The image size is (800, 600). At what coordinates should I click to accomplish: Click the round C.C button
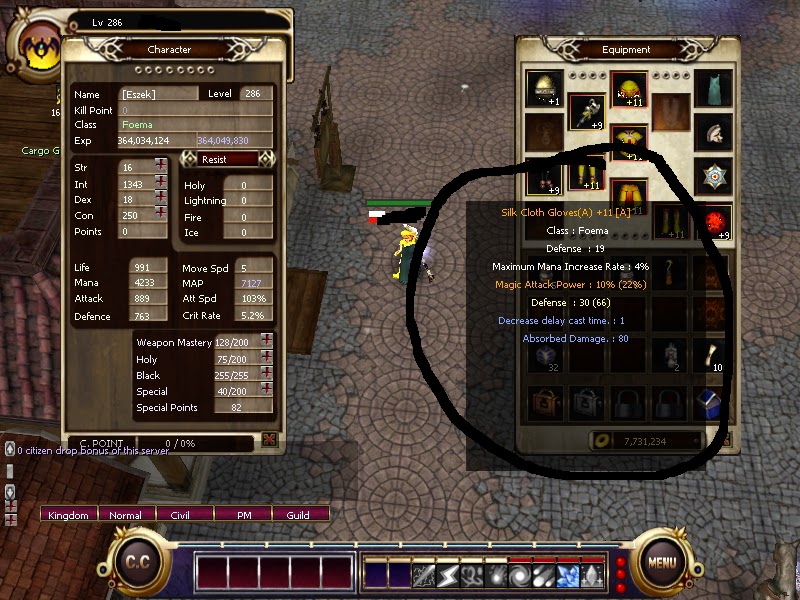[137, 561]
